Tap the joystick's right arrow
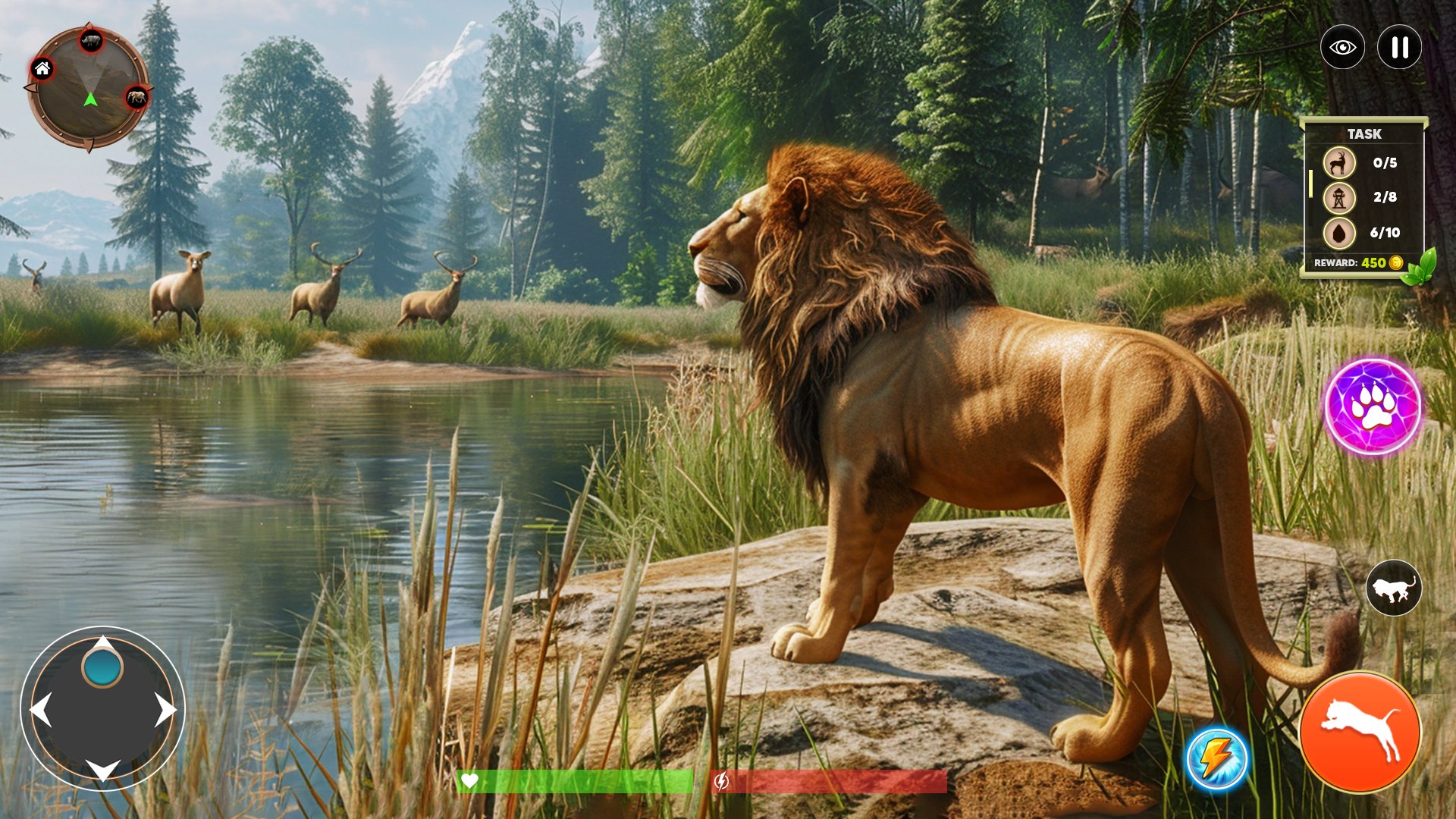This screenshot has height=819, width=1456. (165, 710)
